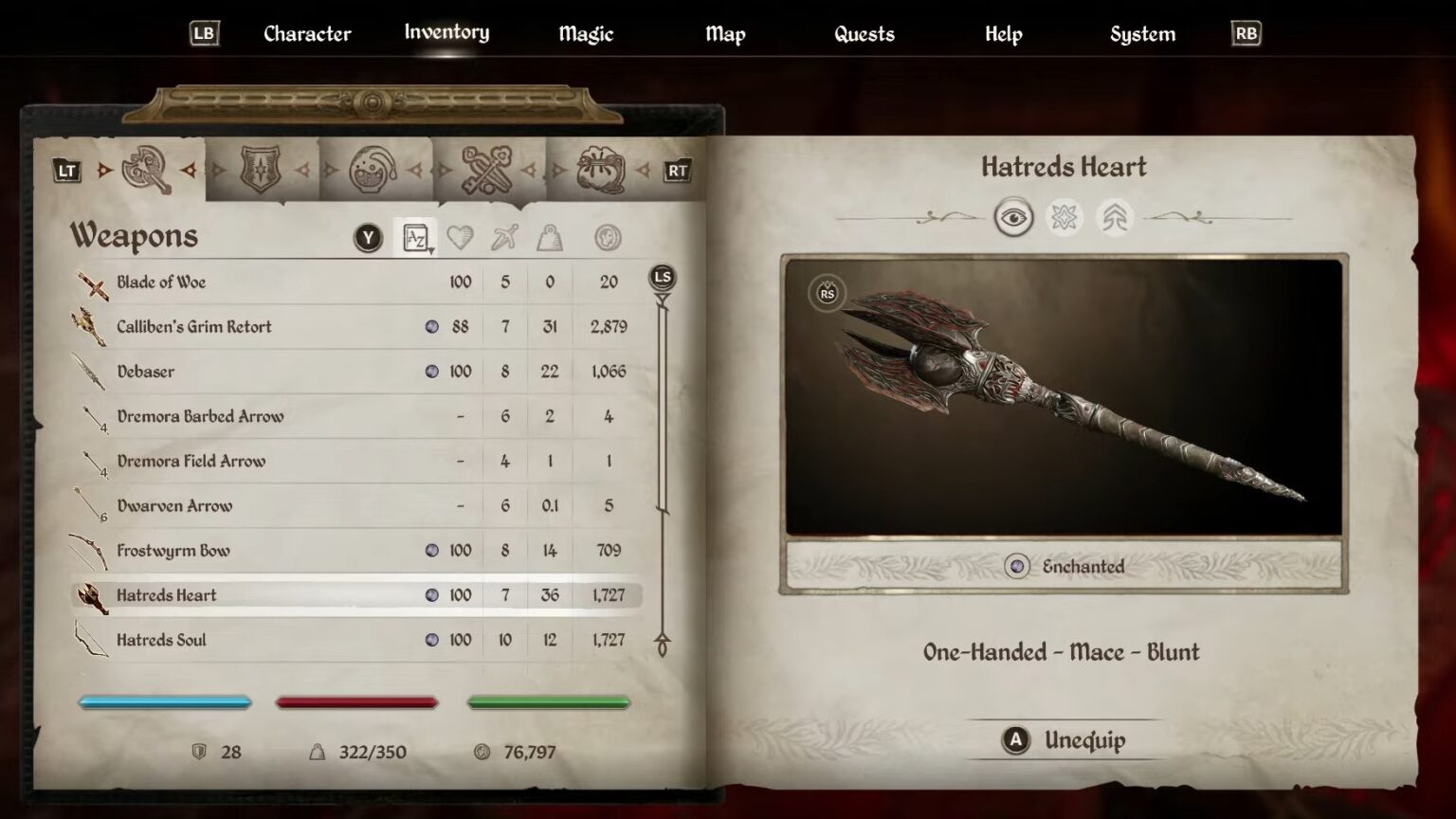1456x819 pixels.
Task: Click the green stamina bar
Action: pyautogui.click(x=548, y=702)
